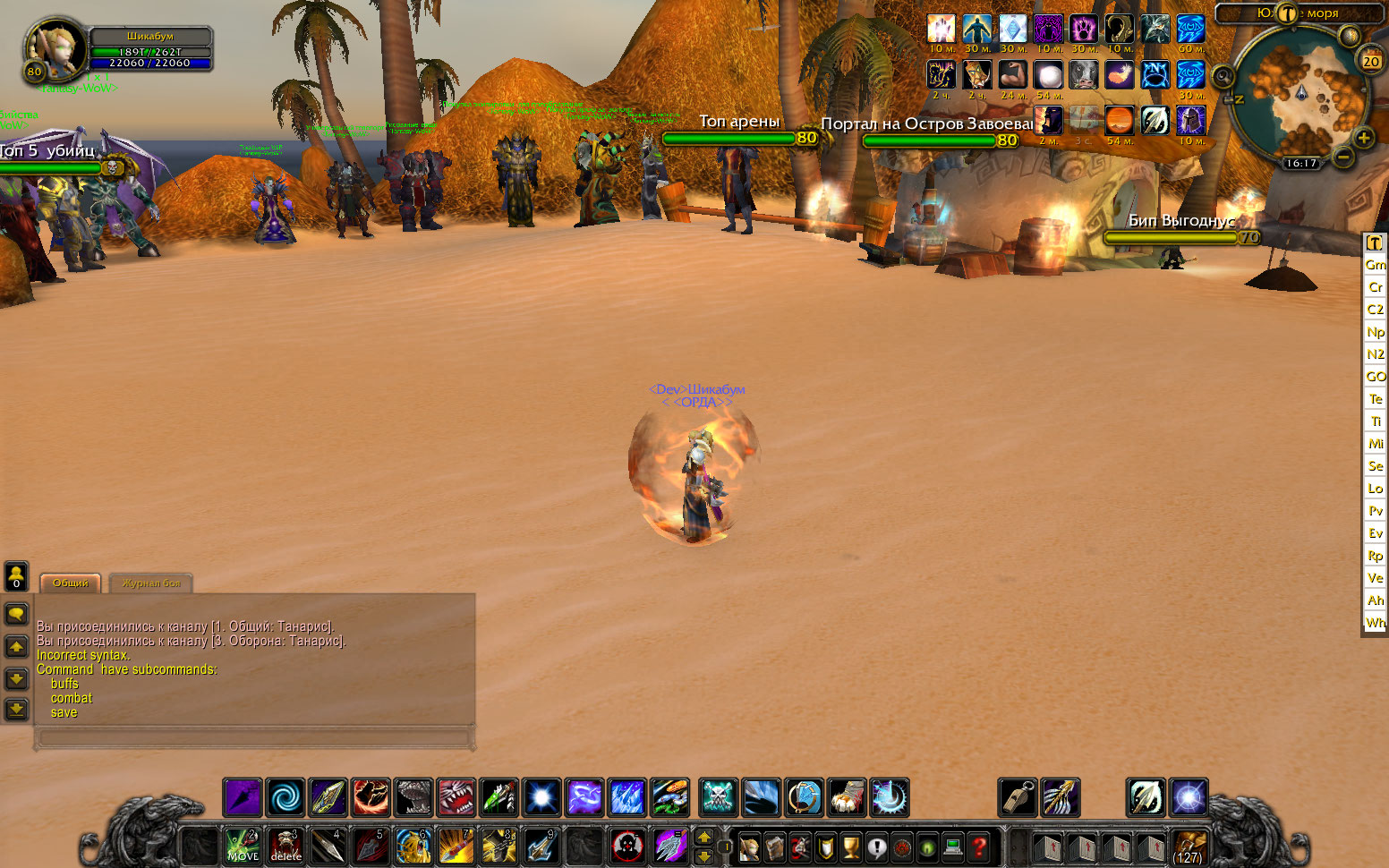Switch to the Журнал боя chat tab

(150, 583)
